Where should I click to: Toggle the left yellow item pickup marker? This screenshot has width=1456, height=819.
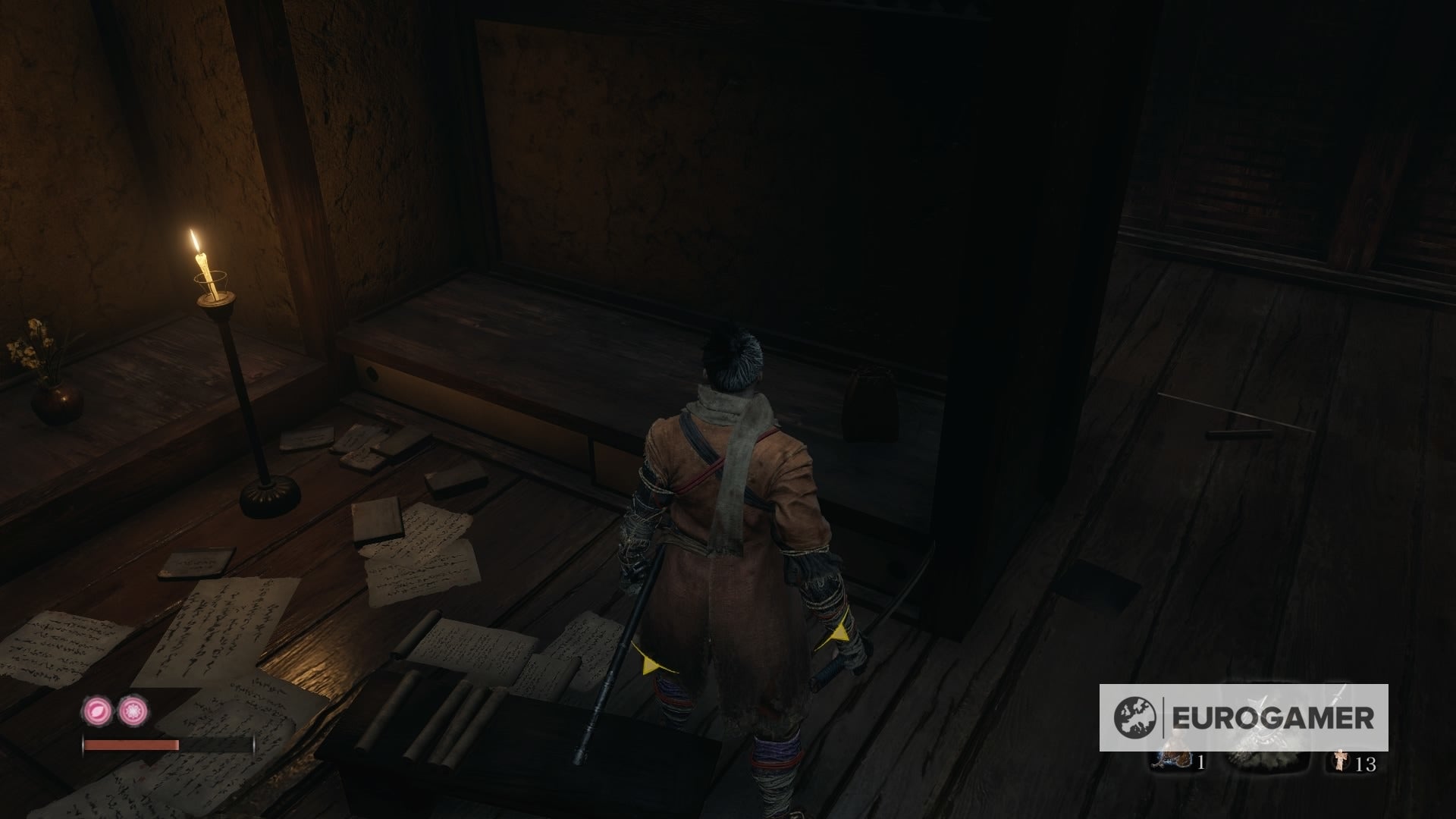tap(651, 666)
